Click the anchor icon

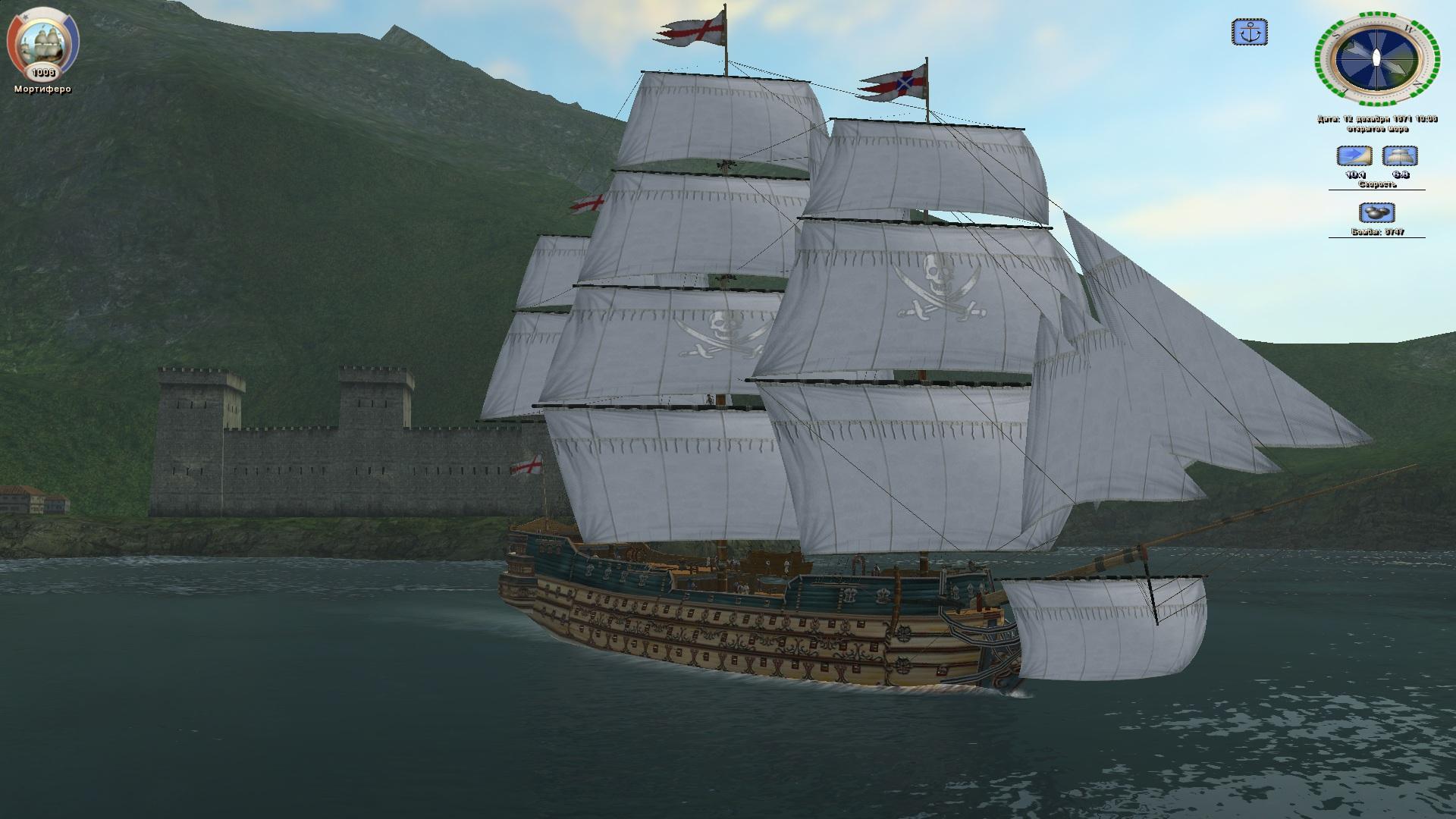pos(1249,33)
